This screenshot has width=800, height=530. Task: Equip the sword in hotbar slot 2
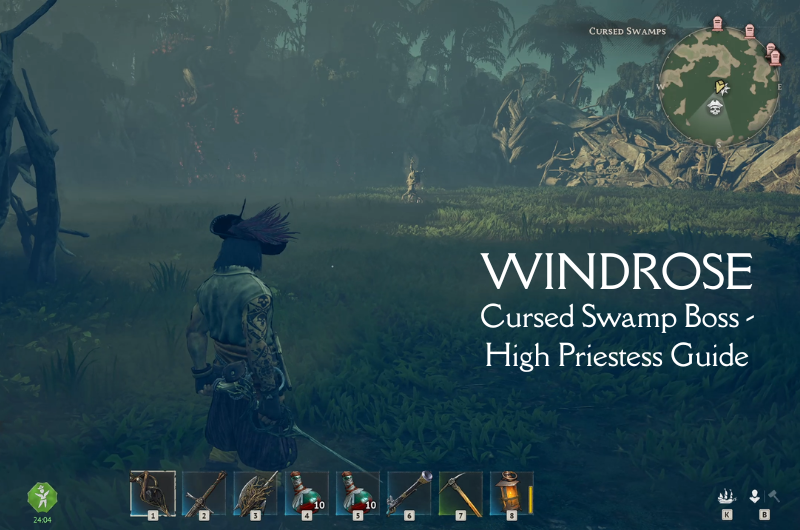coord(204,493)
